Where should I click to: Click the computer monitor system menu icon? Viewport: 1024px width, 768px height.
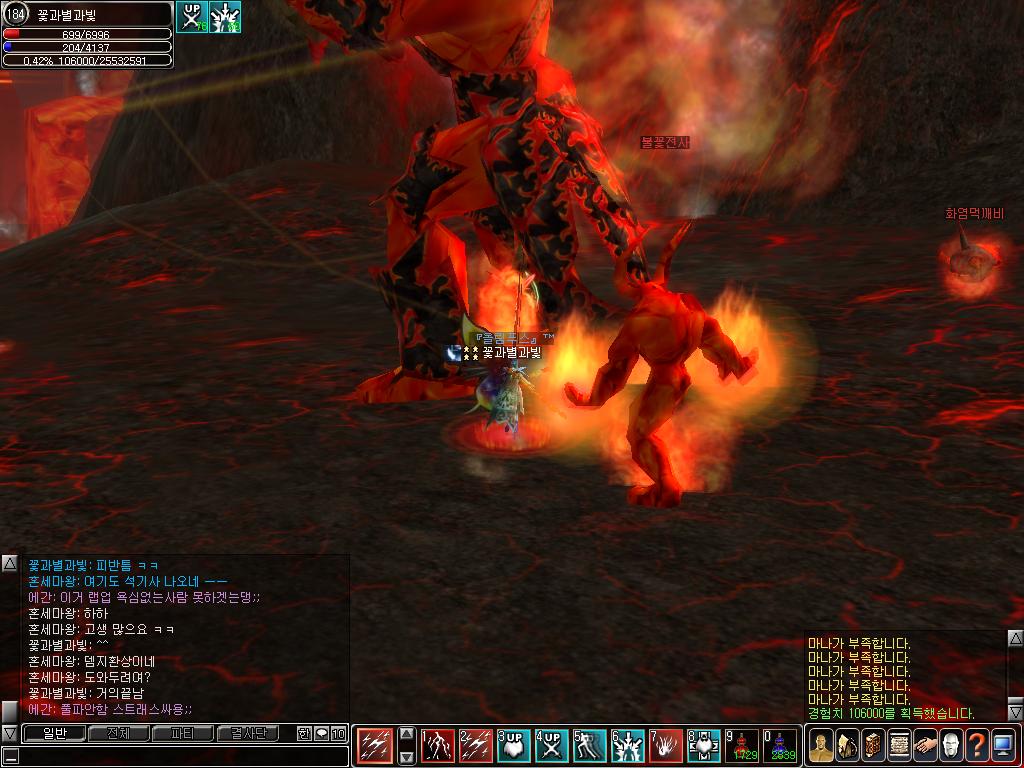coord(1003,745)
